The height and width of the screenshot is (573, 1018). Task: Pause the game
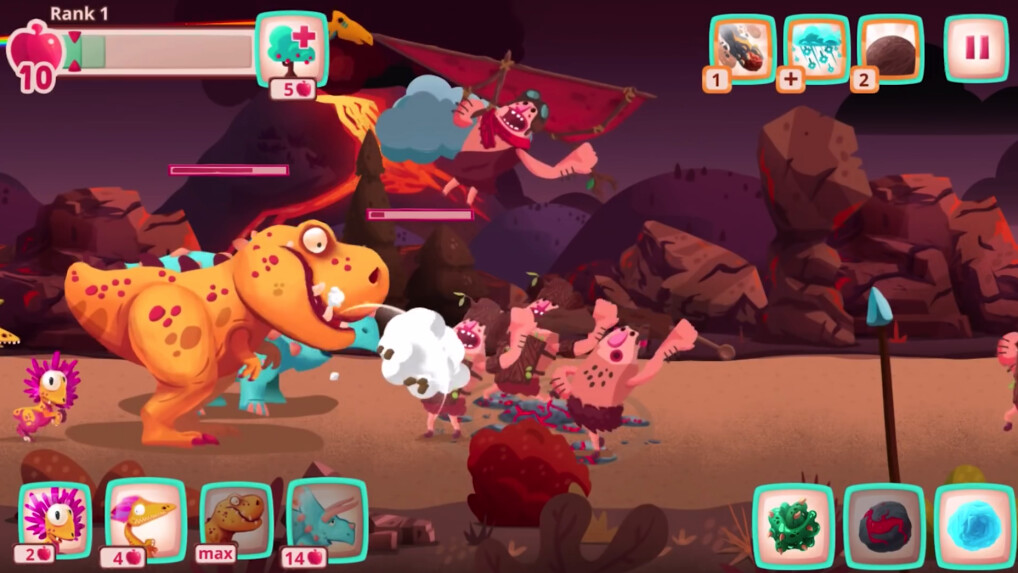point(976,48)
